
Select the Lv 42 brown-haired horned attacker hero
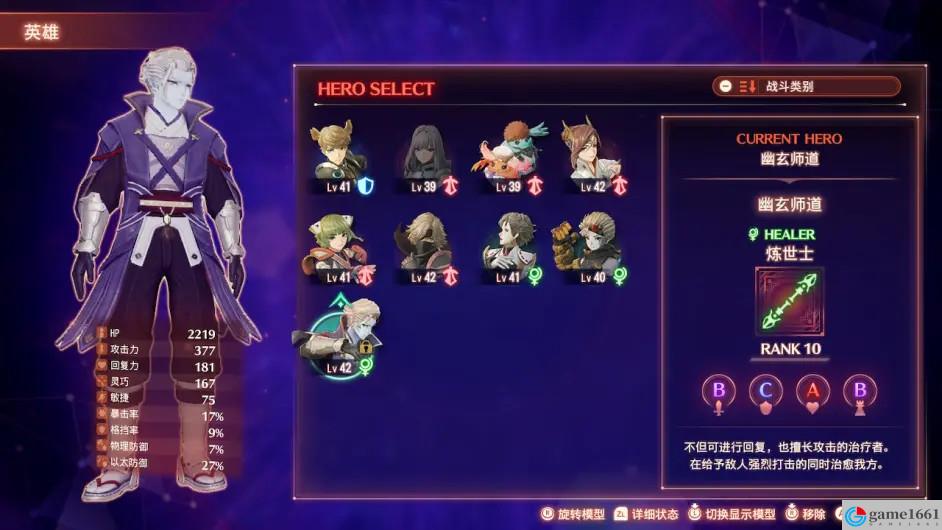592,159
